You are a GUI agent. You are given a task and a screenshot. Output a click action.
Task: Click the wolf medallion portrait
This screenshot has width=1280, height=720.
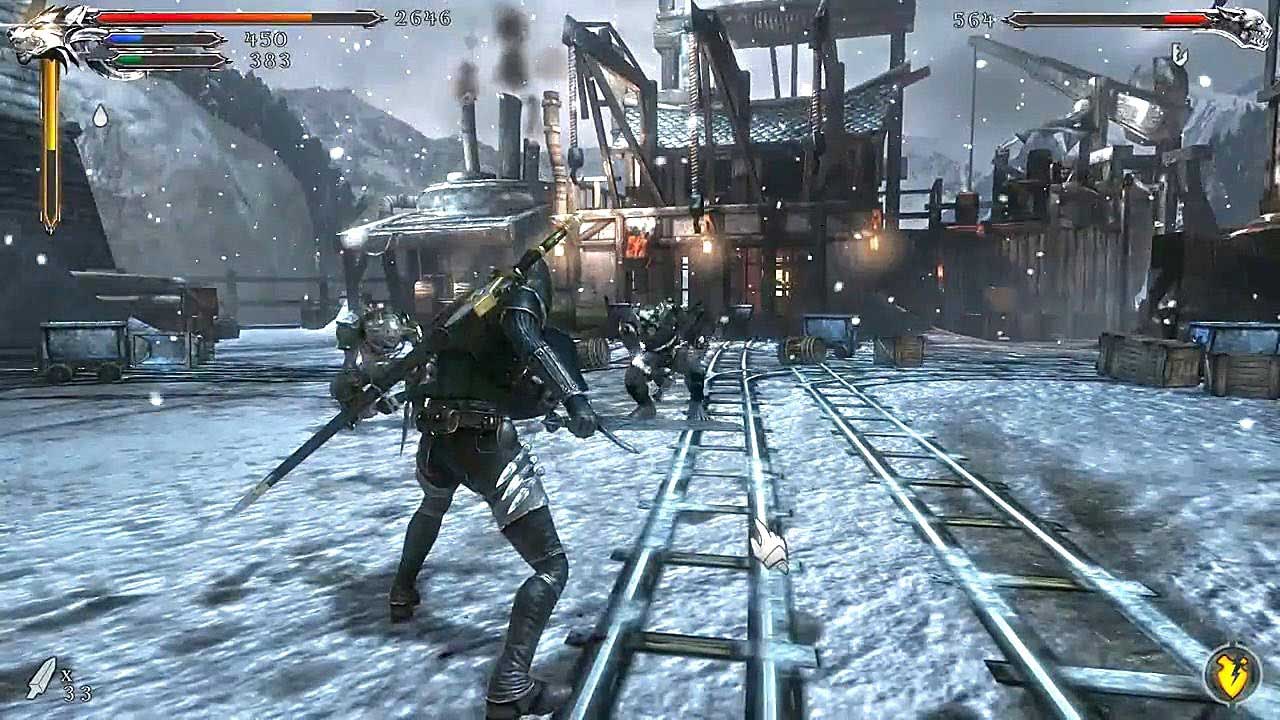coord(44,34)
